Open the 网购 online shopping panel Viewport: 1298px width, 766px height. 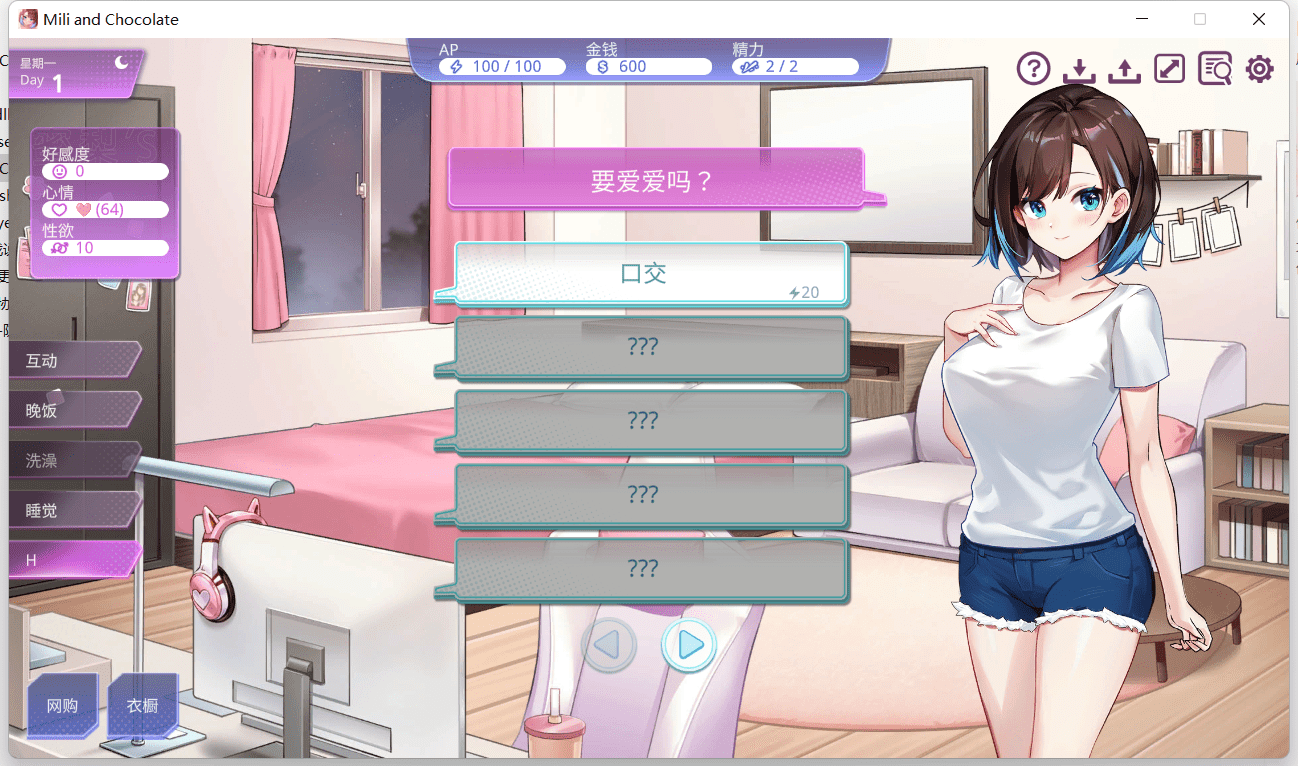pos(62,705)
